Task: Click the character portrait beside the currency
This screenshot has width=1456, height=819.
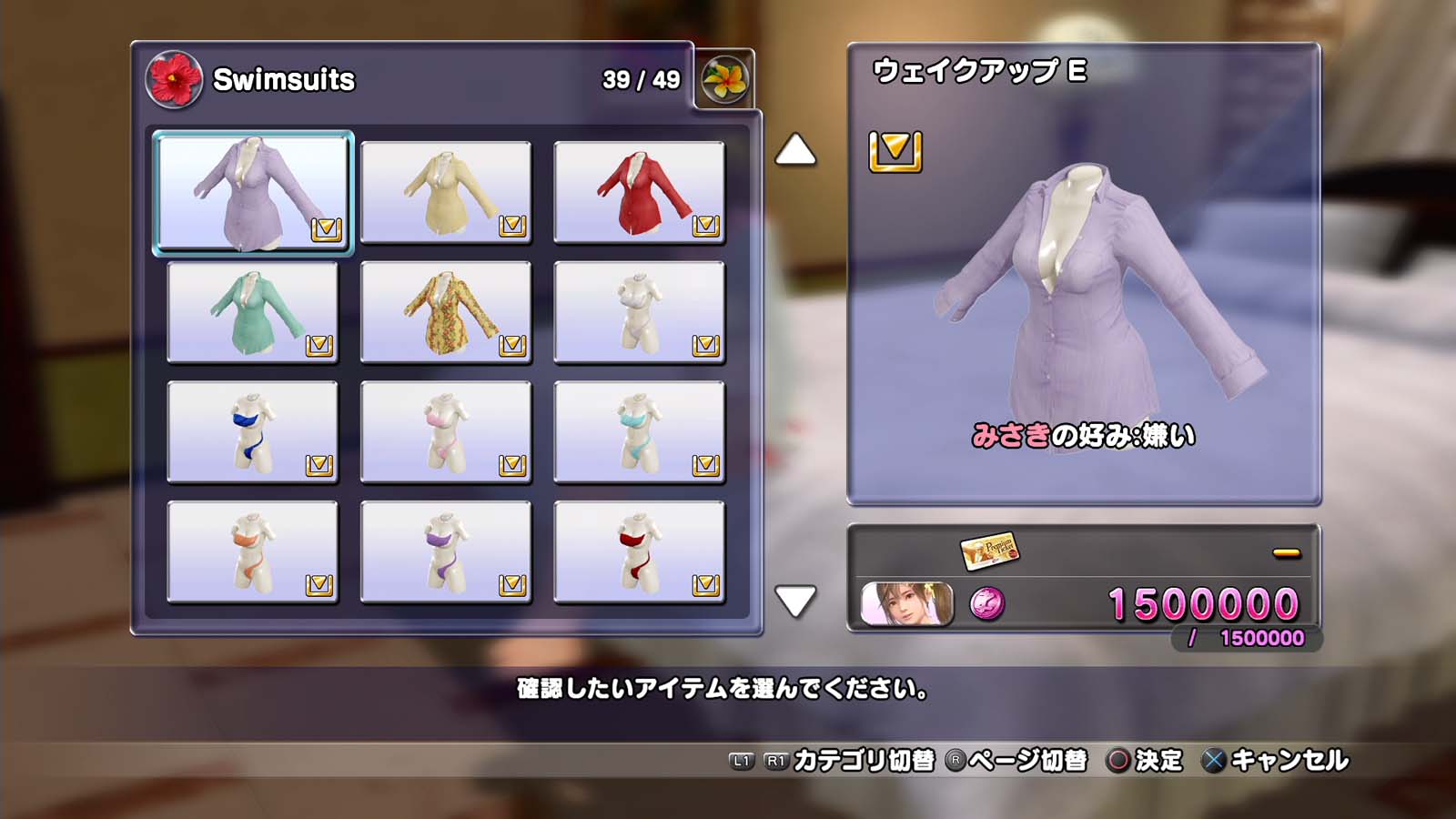Action: click(906, 604)
